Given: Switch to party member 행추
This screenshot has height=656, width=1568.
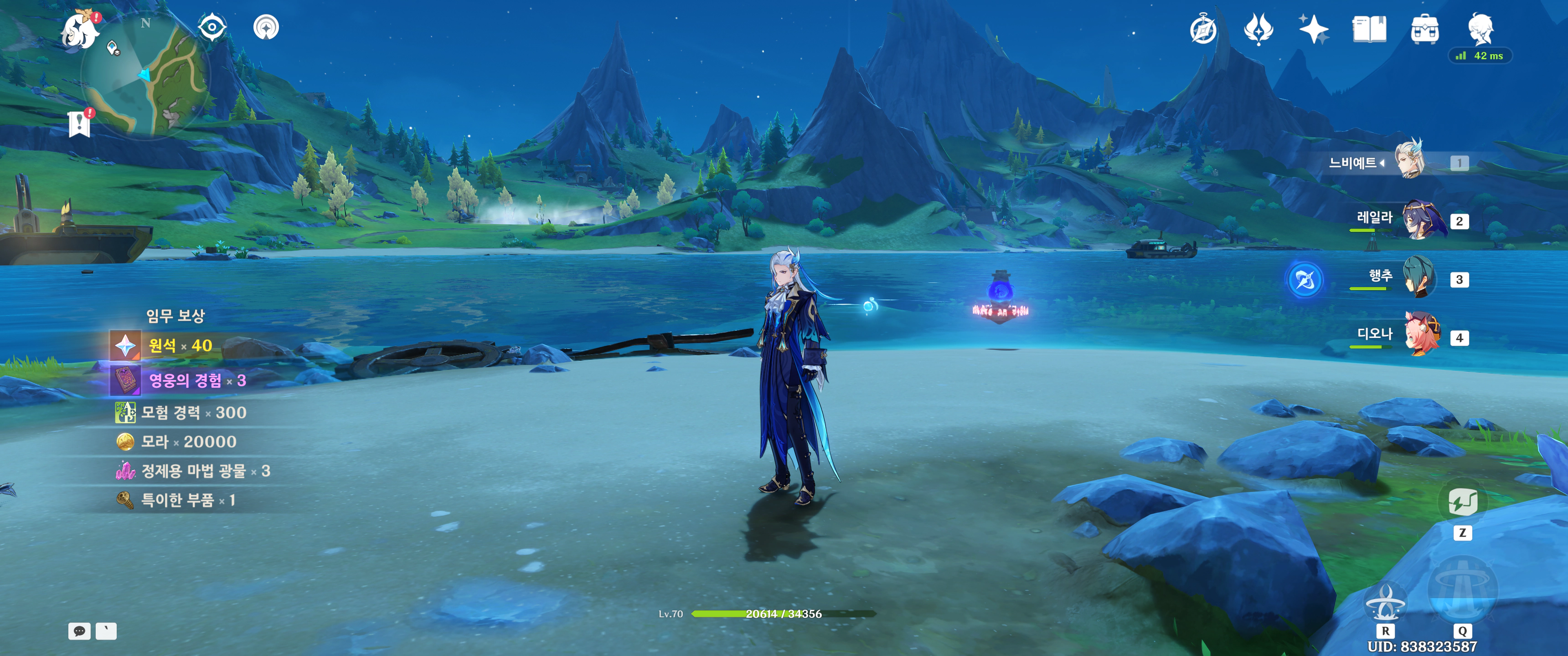Looking at the screenshot, I should coord(1419,278).
